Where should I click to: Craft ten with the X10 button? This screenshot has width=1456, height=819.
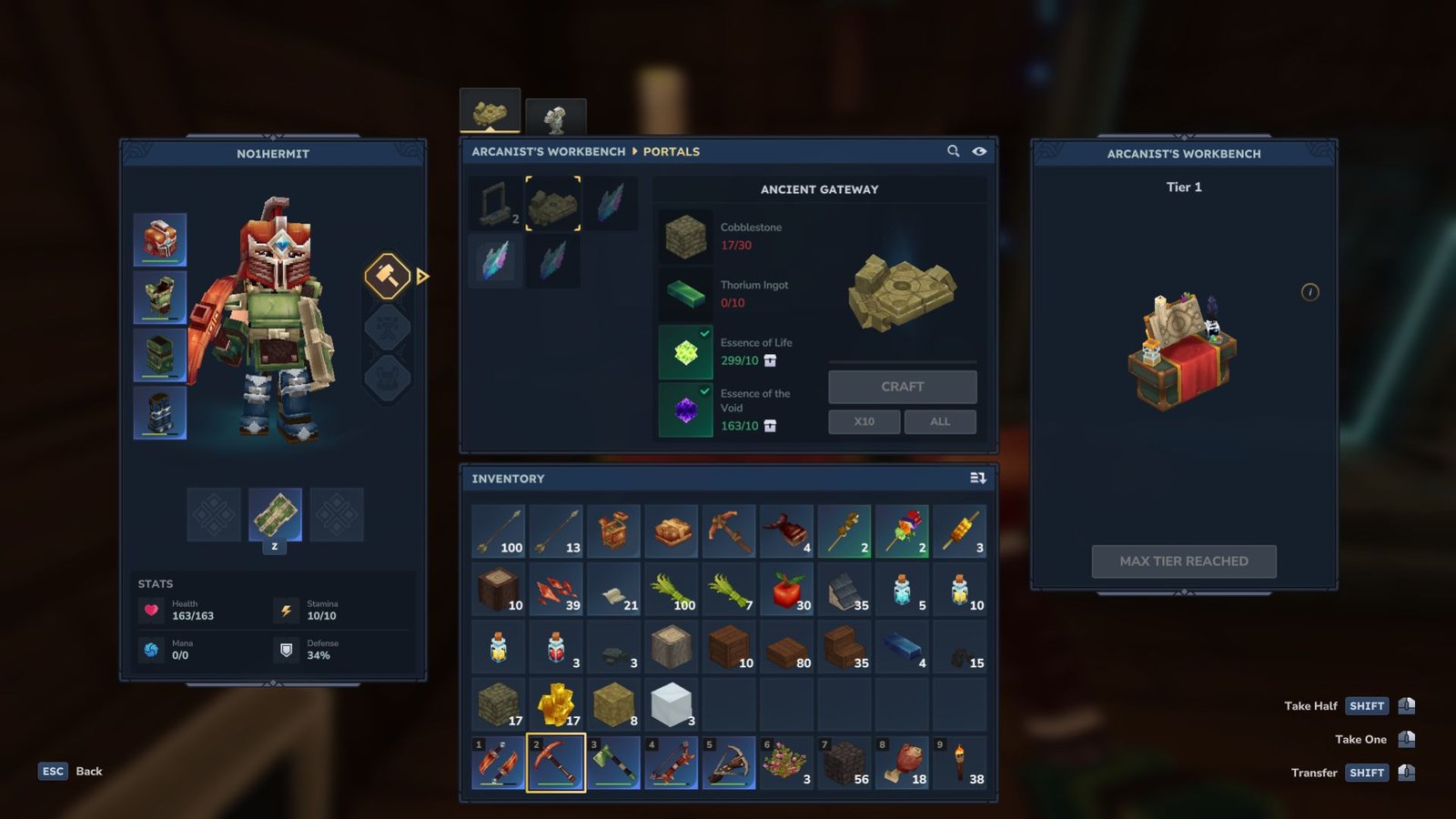point(864,421)
